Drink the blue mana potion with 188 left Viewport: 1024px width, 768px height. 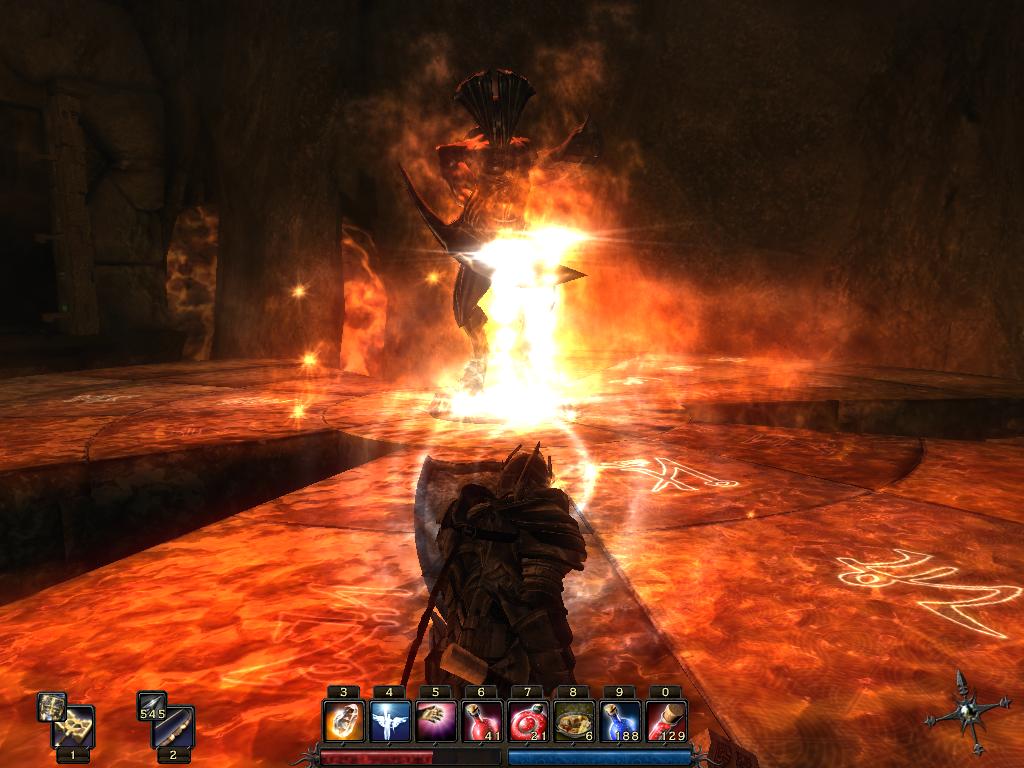pos(619,721)
